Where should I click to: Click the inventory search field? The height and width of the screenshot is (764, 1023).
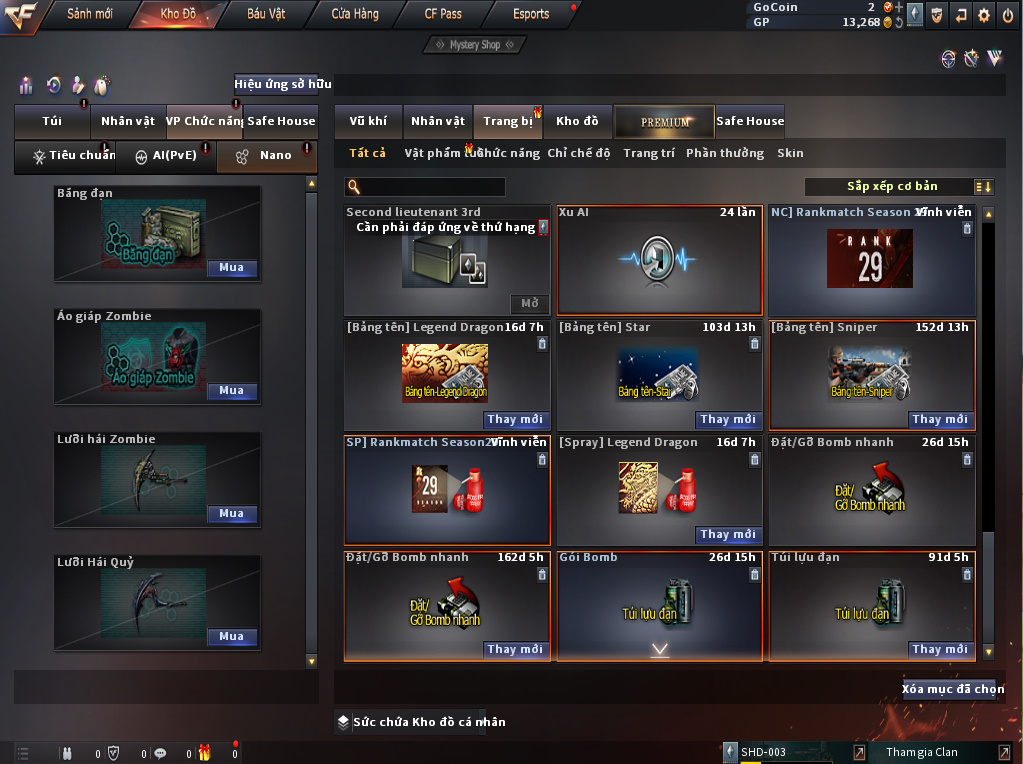(x=430, y=187)
